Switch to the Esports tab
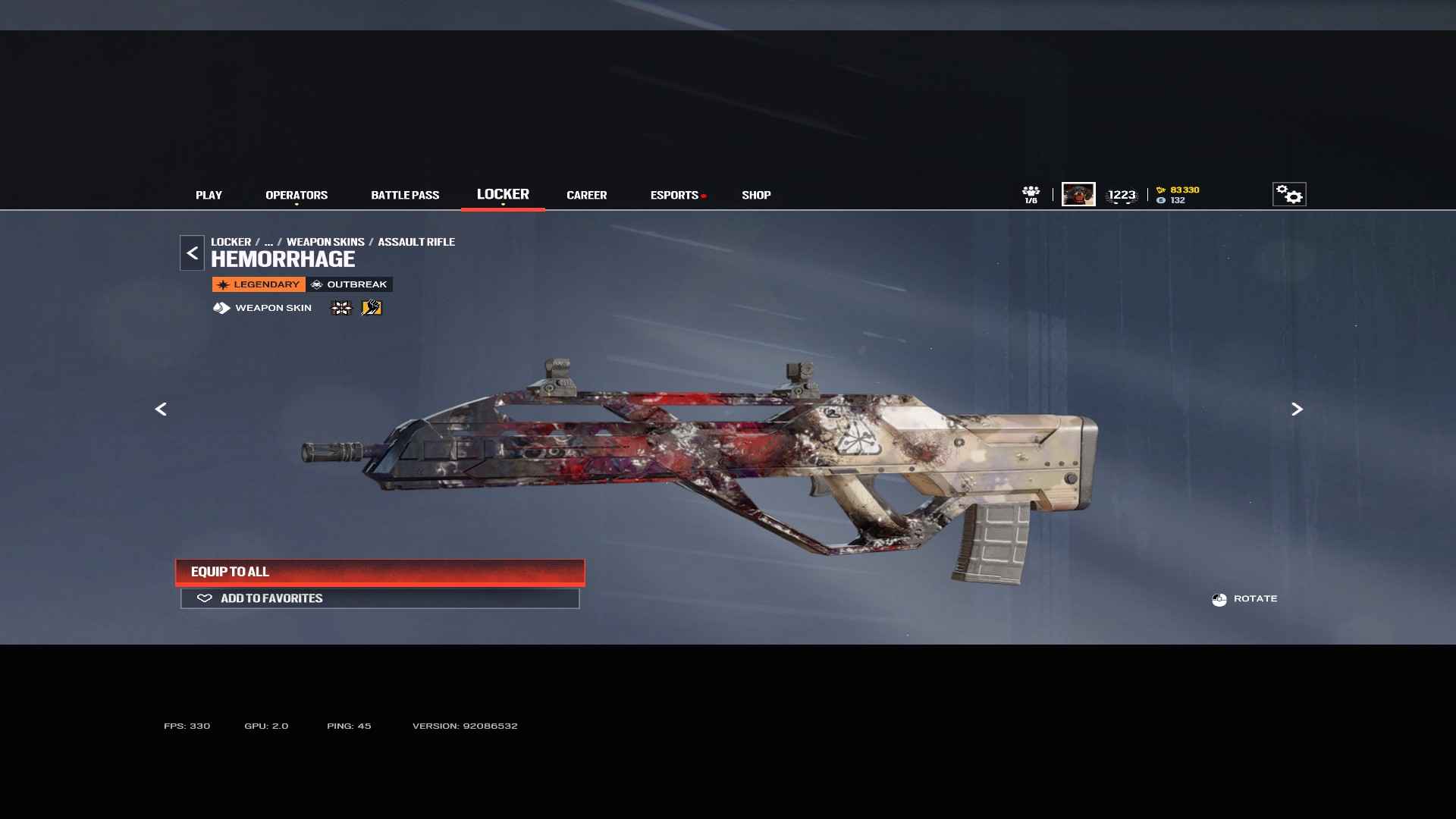The width and height of the screenshot is (1456, 819). [x=674, y=195]
